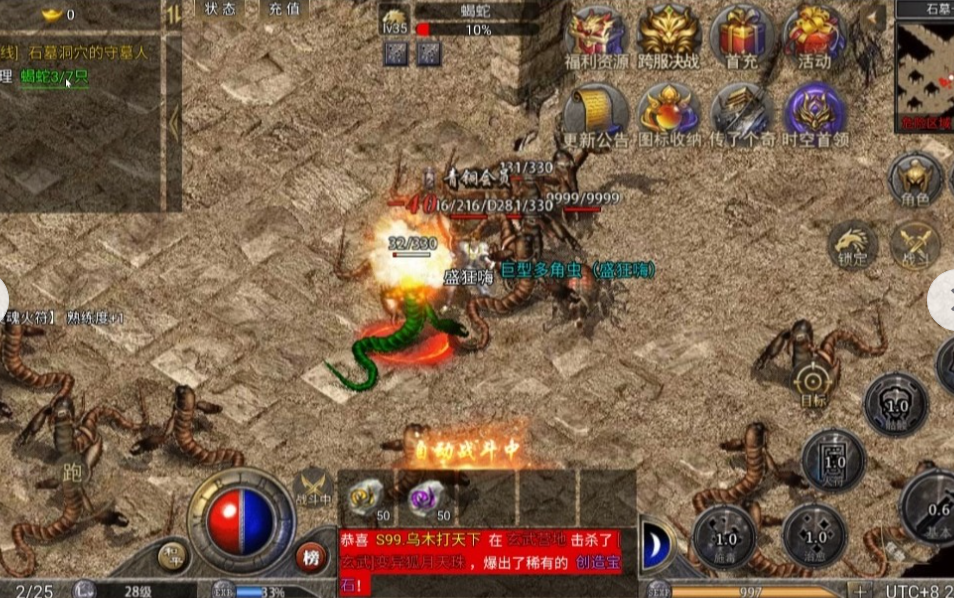
Task: Open the 角色 character sheet
Action: click(x=915, y=182)
